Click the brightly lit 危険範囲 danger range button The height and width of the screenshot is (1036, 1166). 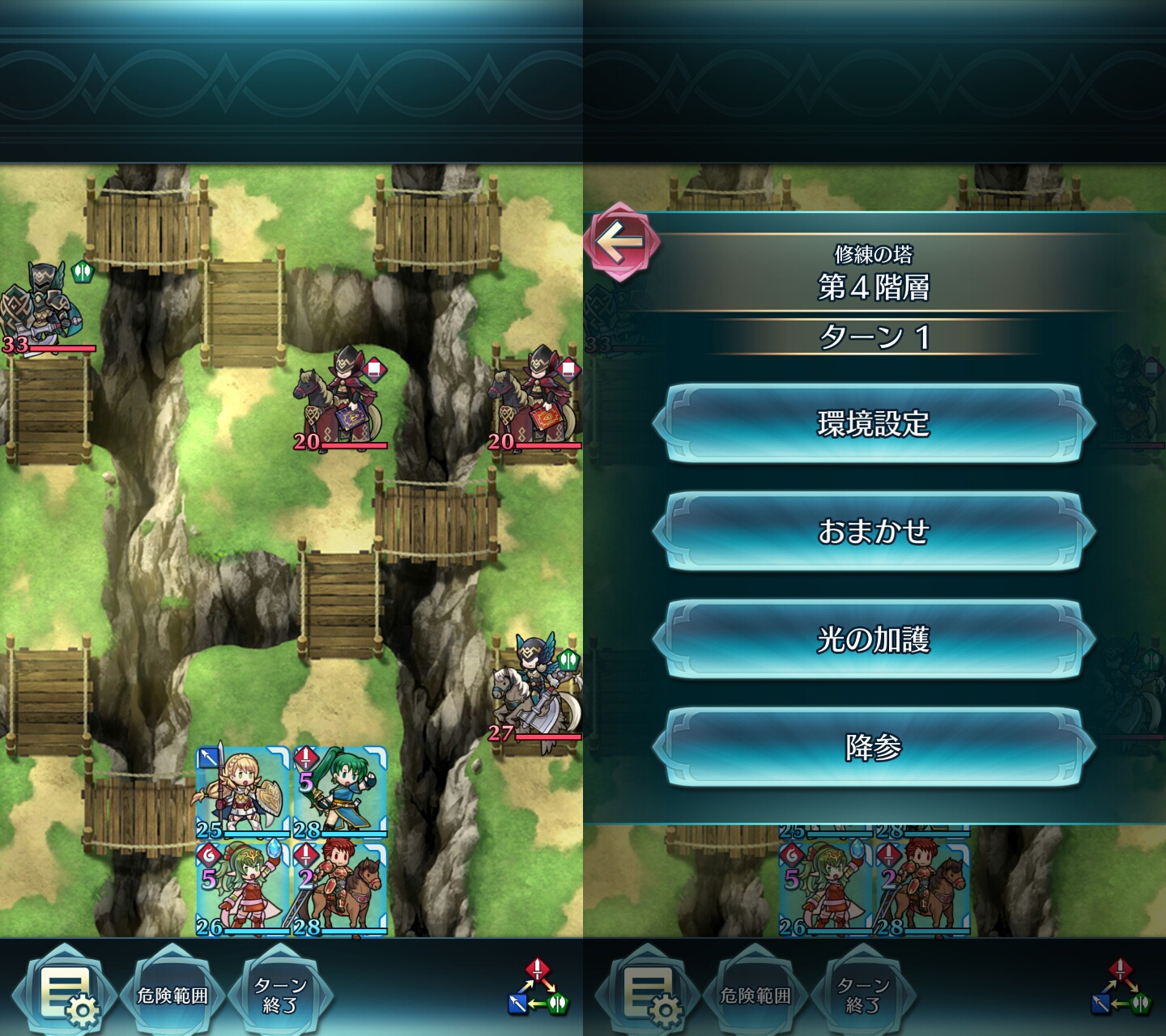172,995
